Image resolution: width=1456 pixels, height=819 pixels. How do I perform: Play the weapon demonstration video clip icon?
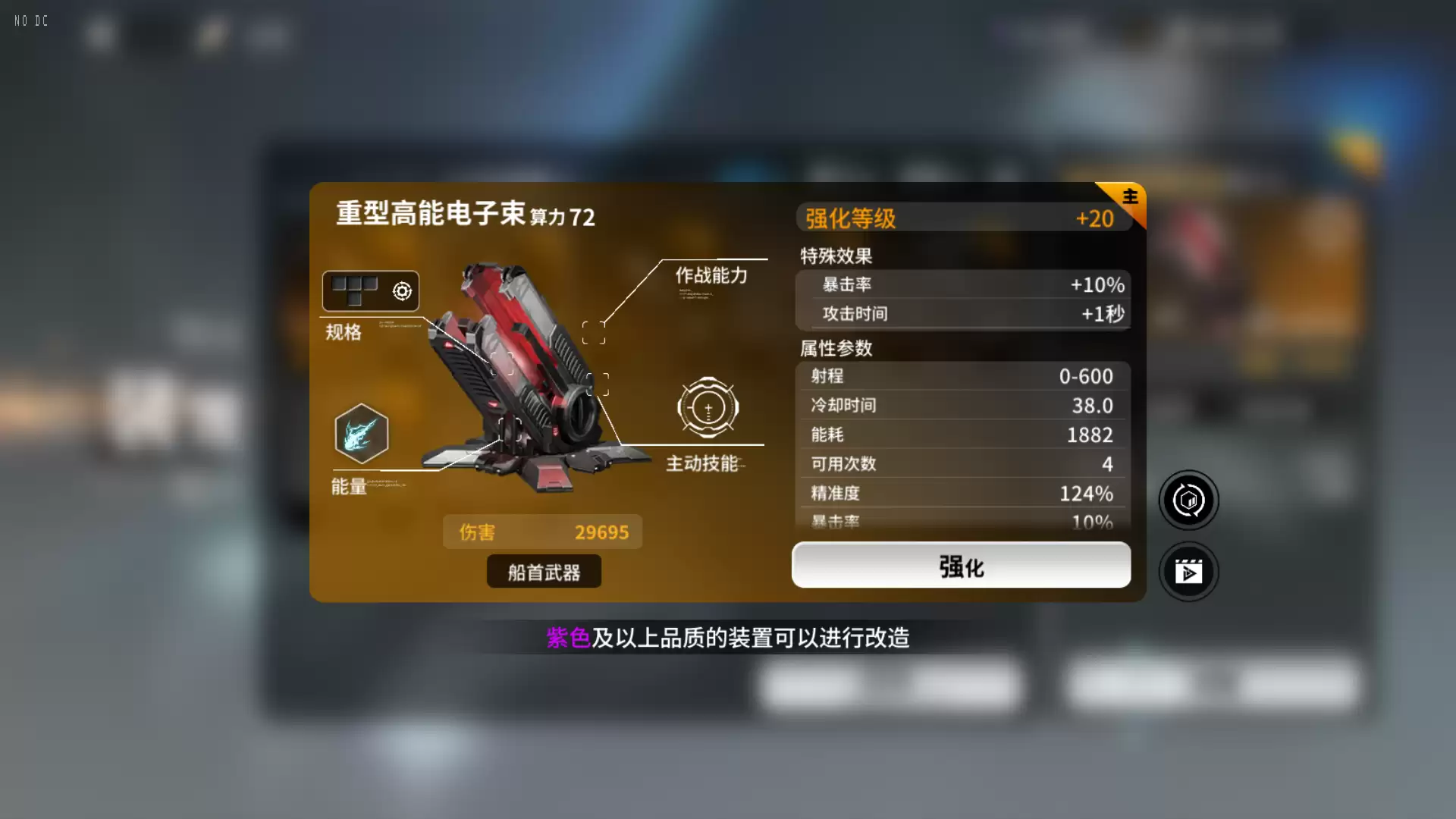coord(1188,572)
